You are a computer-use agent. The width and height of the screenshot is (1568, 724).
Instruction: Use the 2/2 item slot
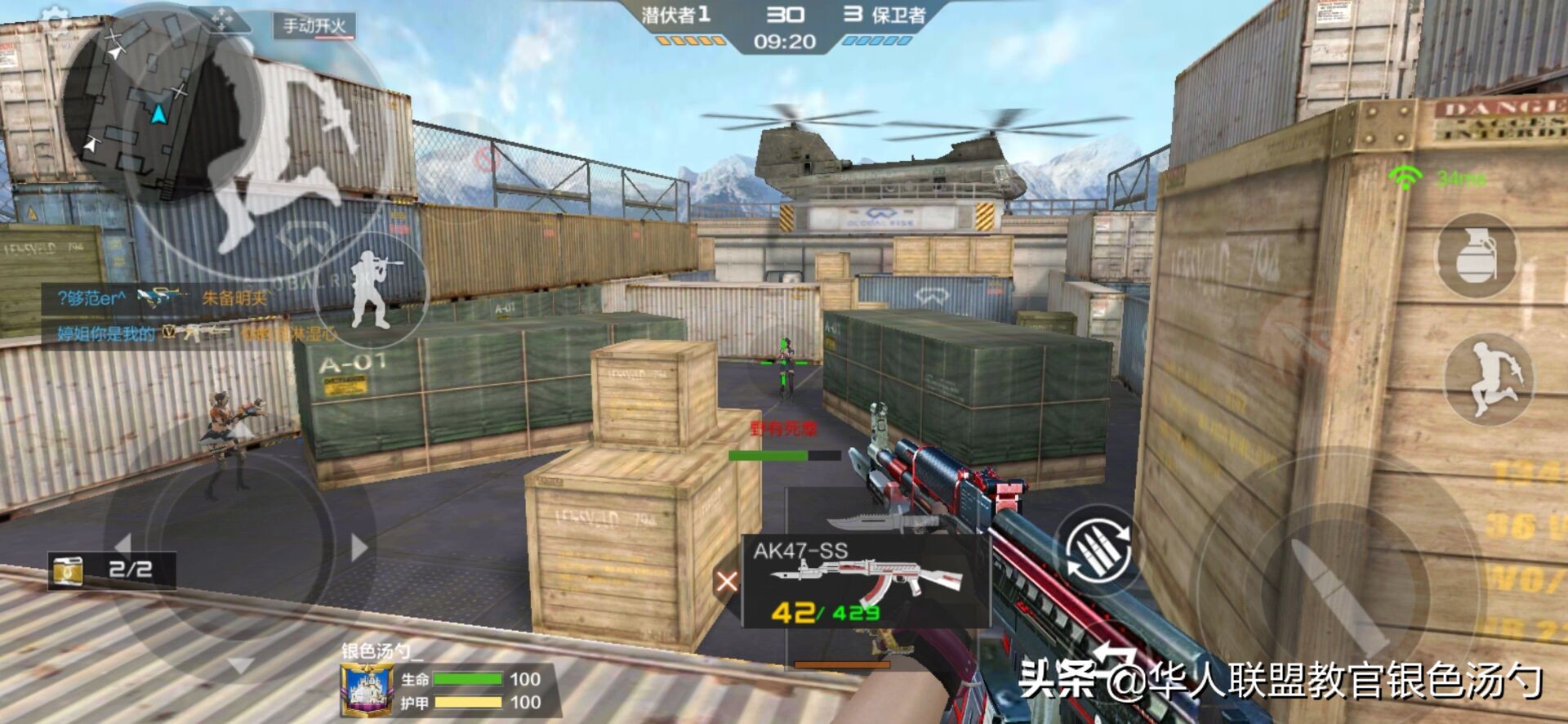point(112,570)
